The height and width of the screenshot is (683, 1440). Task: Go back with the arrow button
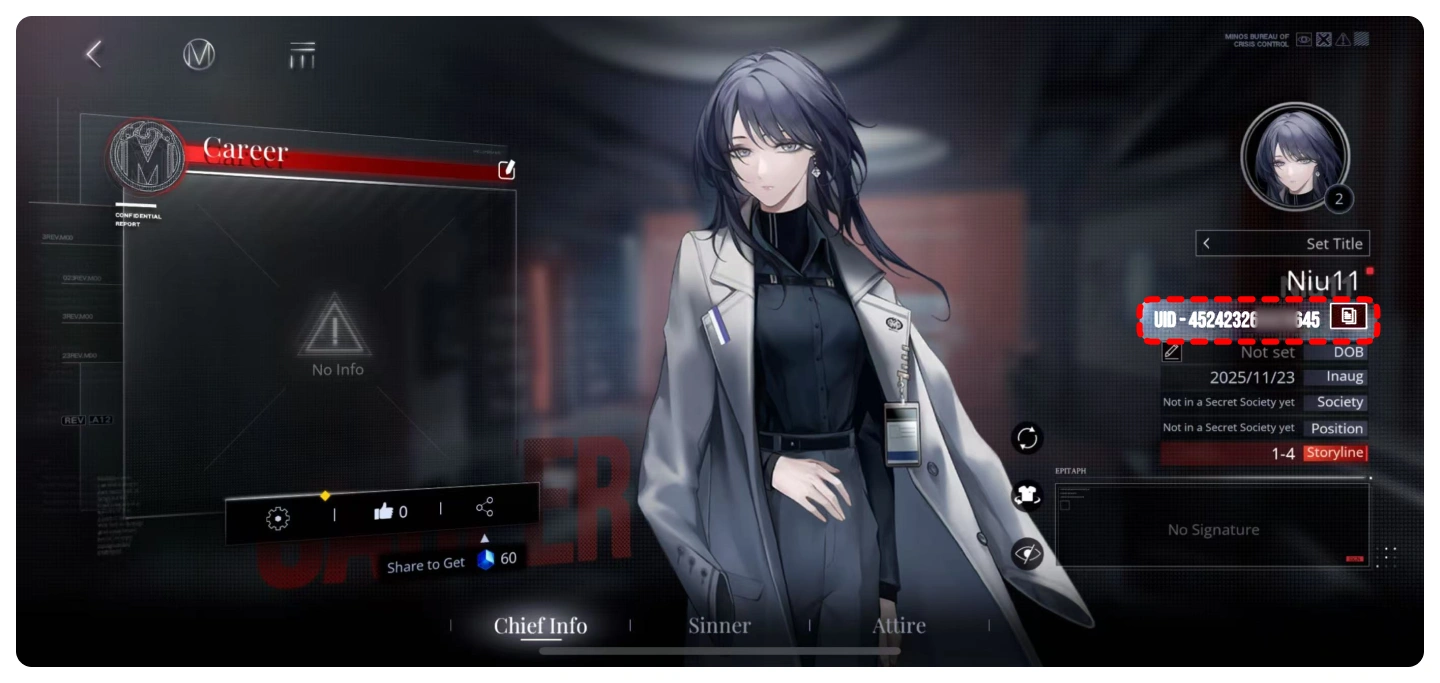coord(94,54)
